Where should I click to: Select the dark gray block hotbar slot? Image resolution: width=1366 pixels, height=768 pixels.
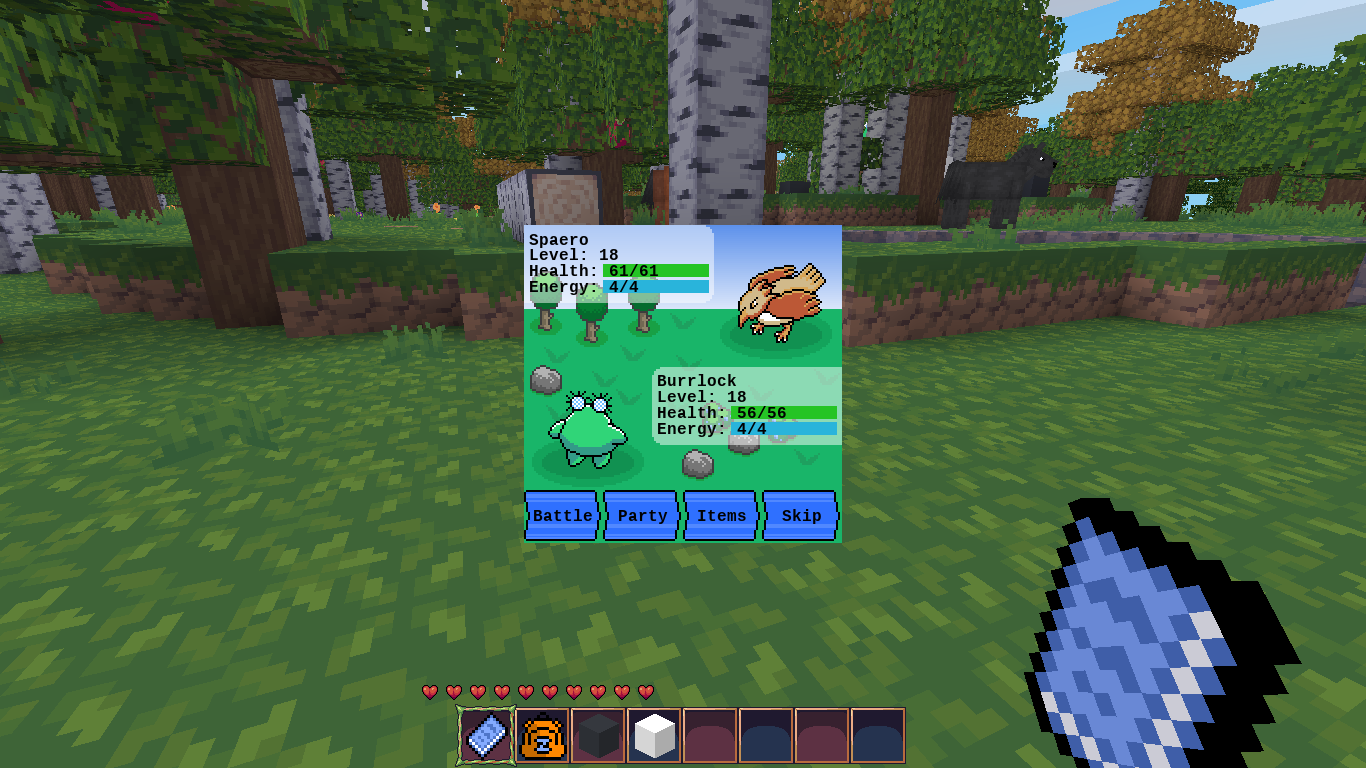[599, 736]
